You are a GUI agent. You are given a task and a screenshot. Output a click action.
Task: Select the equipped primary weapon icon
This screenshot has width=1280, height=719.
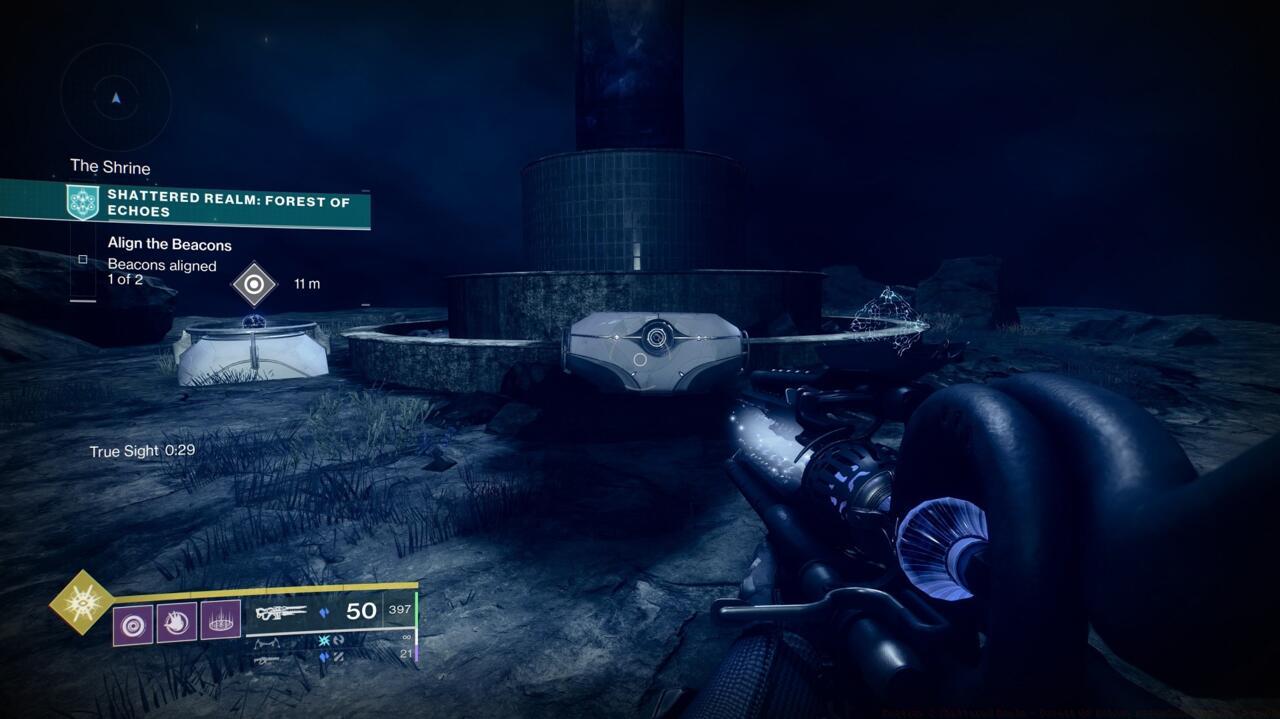(x=280, y=612)
